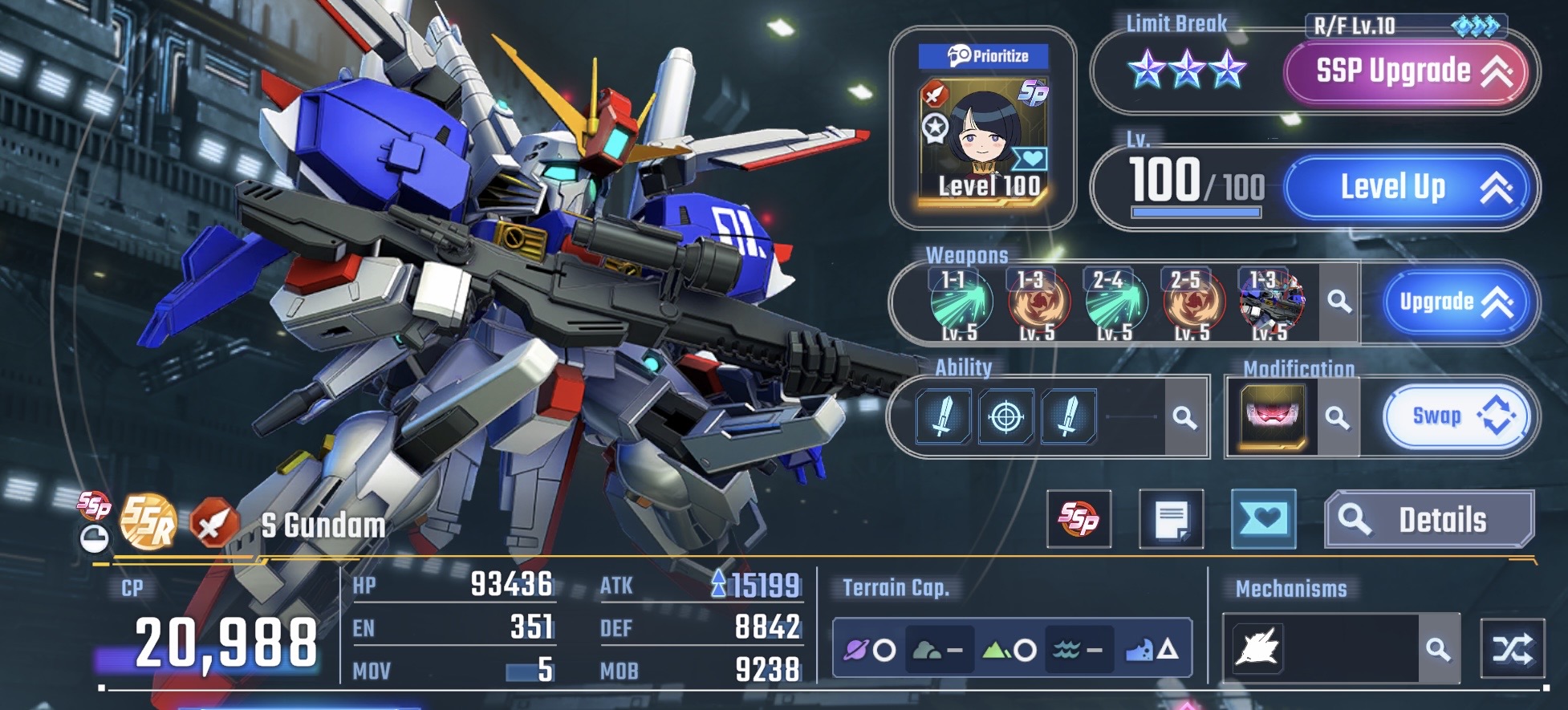Toggle the Prioritize option
The width and height of the screenshot is (1568, 710).
coord(984,56)
